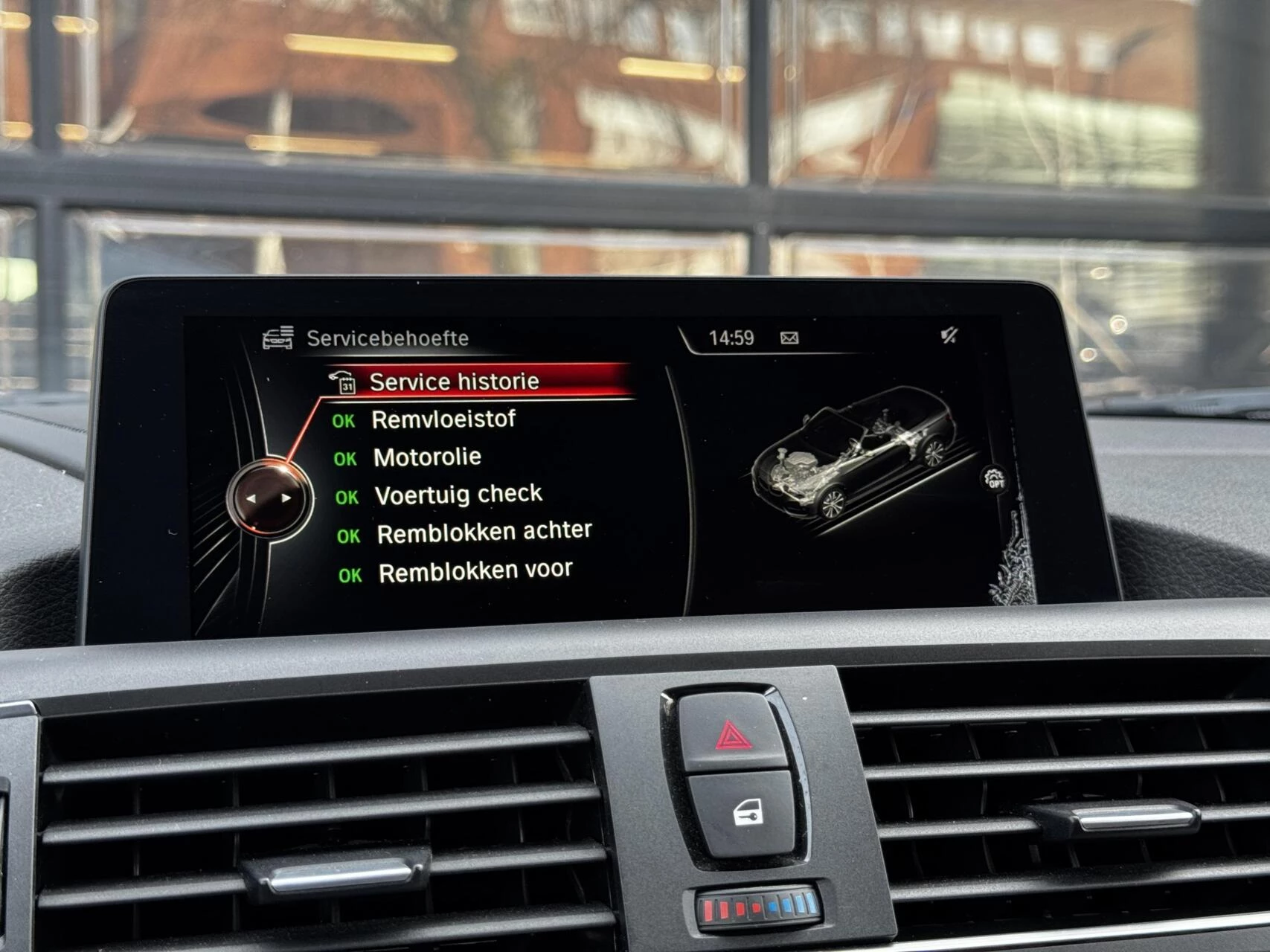This screenshot has width=1270, height=952.
Task: Toggle audio mute via the speaker symbol
Action: click(950, 335)
